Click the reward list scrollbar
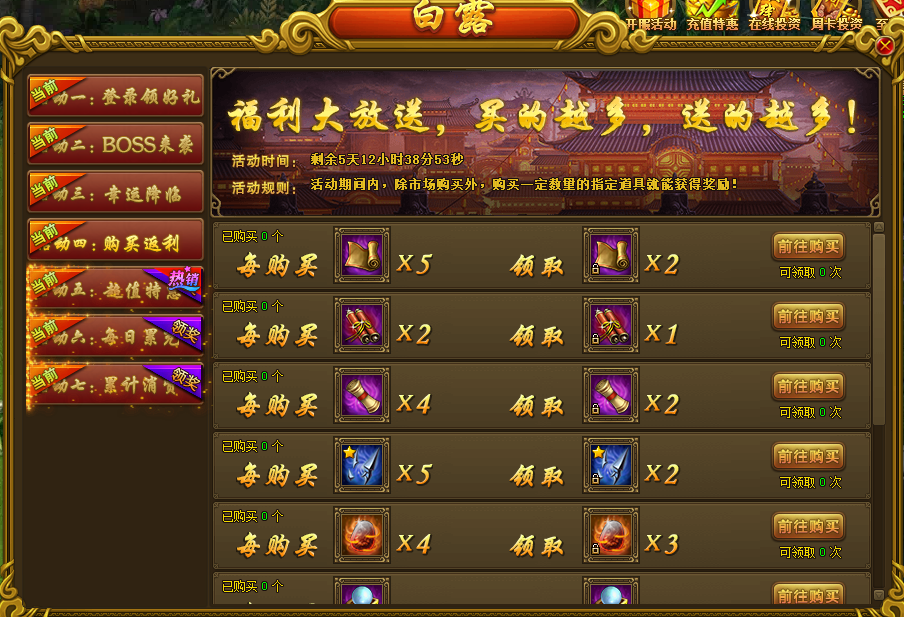Screen dimensions: 904x617 (x=879, y=330)
